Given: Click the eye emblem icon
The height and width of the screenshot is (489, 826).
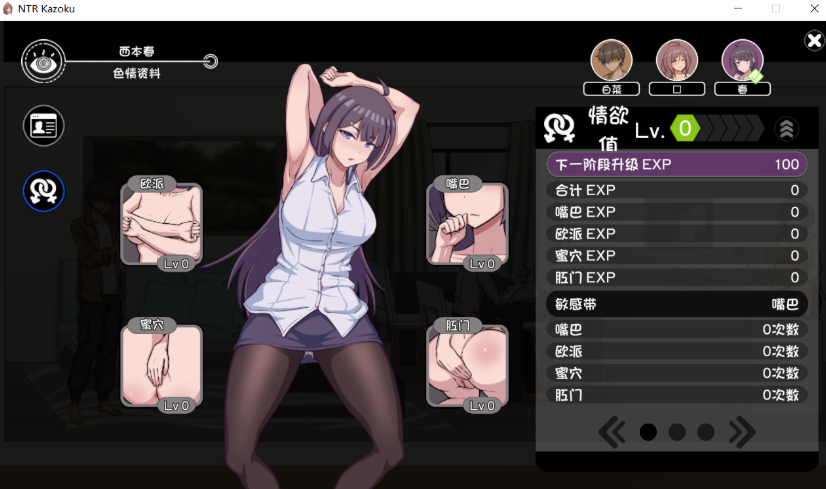Looking at the screenshot, I should (x=43, y=62).
